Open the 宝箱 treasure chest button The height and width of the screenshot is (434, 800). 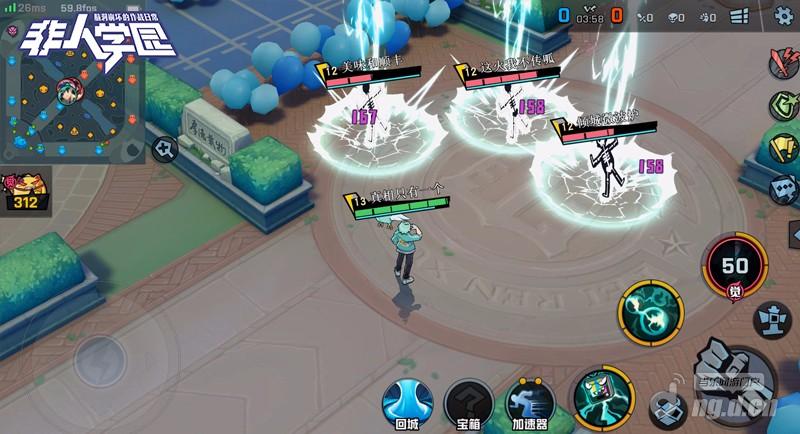tap(466, 402)
